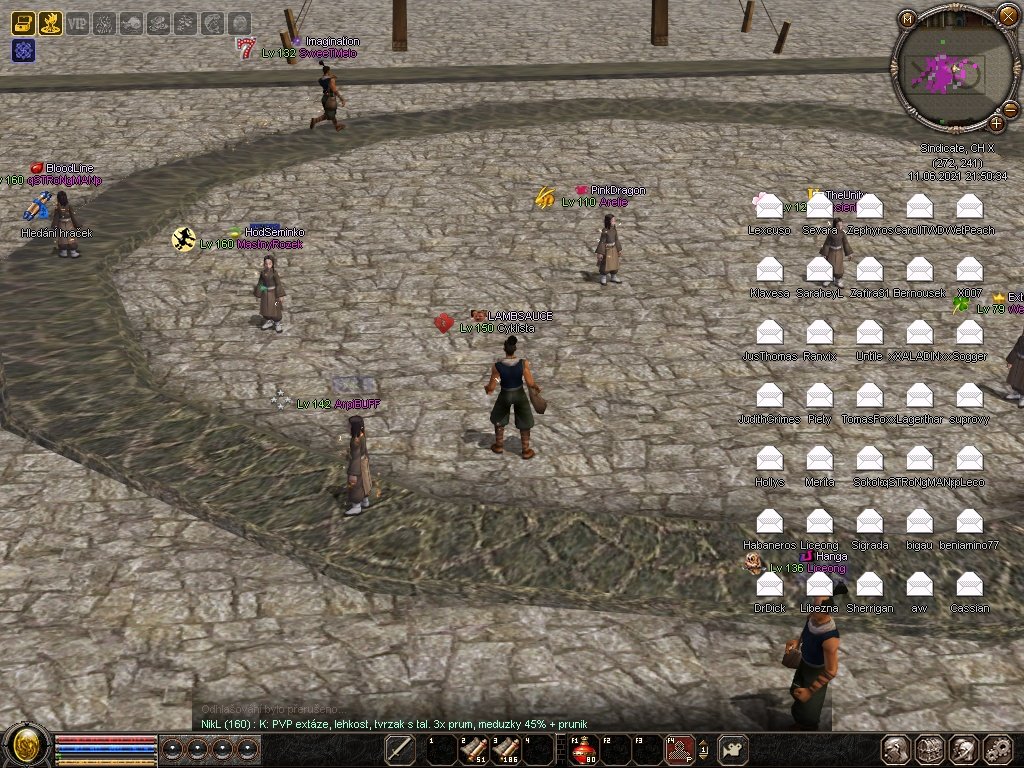Close the minimap with the X button

pyautogui.click(x=1006, y=15)
